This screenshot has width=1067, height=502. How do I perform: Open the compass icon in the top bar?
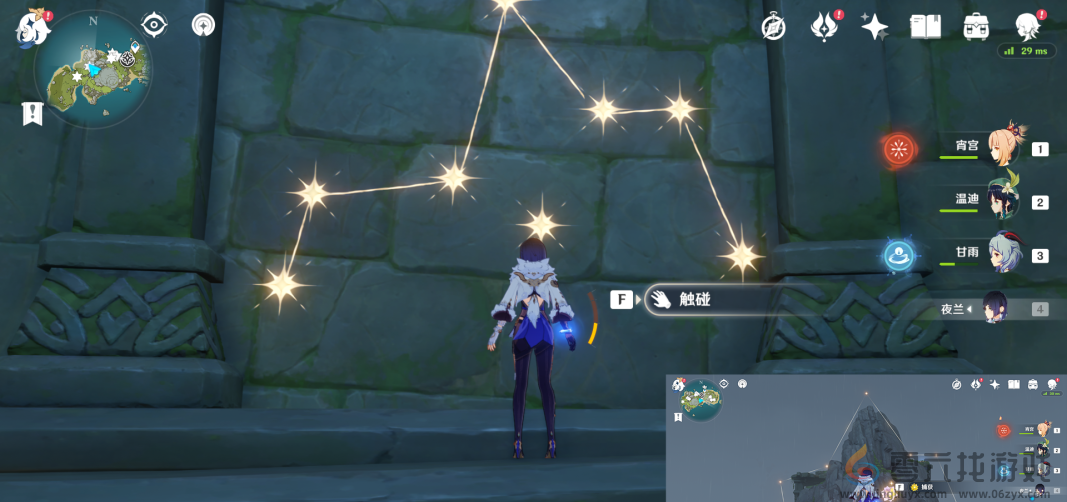(773, 27)
